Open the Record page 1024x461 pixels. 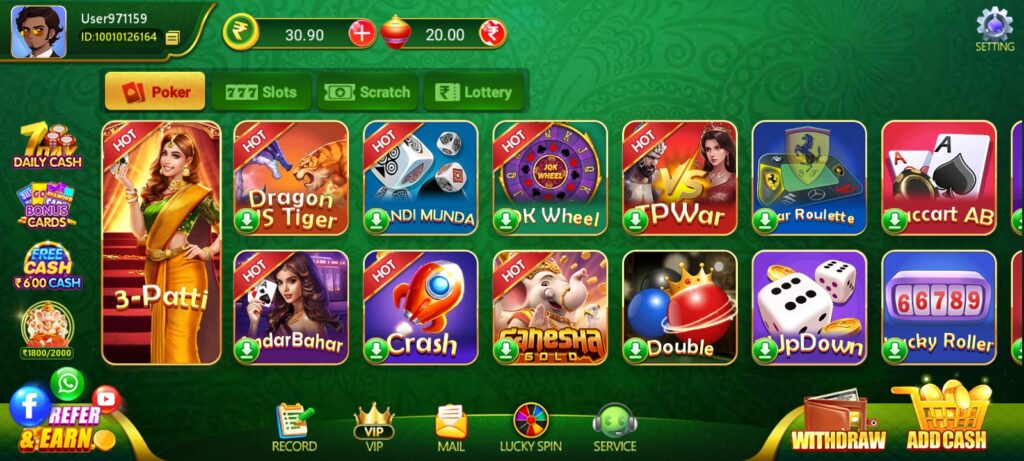point(294,427)
